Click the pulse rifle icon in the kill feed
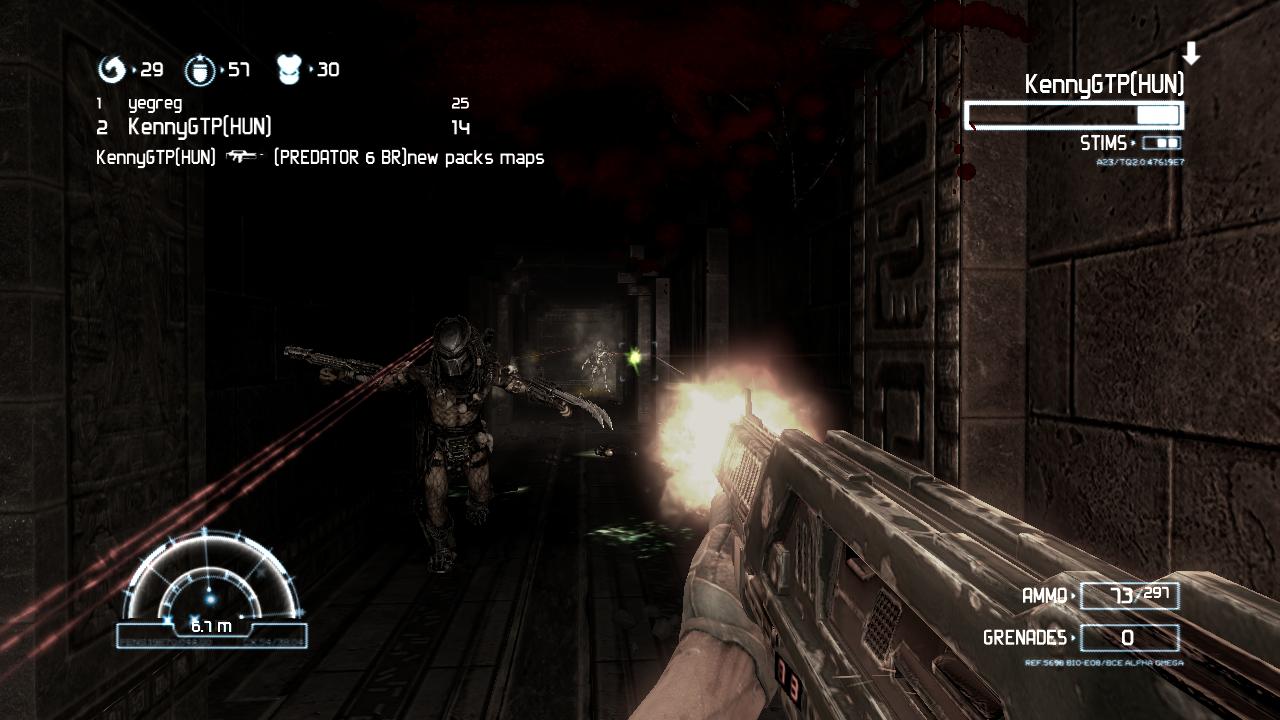The image size is (1280, 720). (244, 157)
